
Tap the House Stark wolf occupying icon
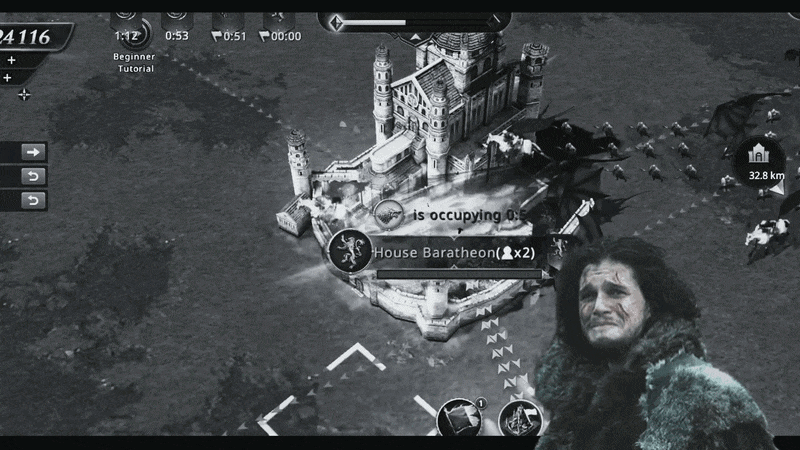[389, 215]
